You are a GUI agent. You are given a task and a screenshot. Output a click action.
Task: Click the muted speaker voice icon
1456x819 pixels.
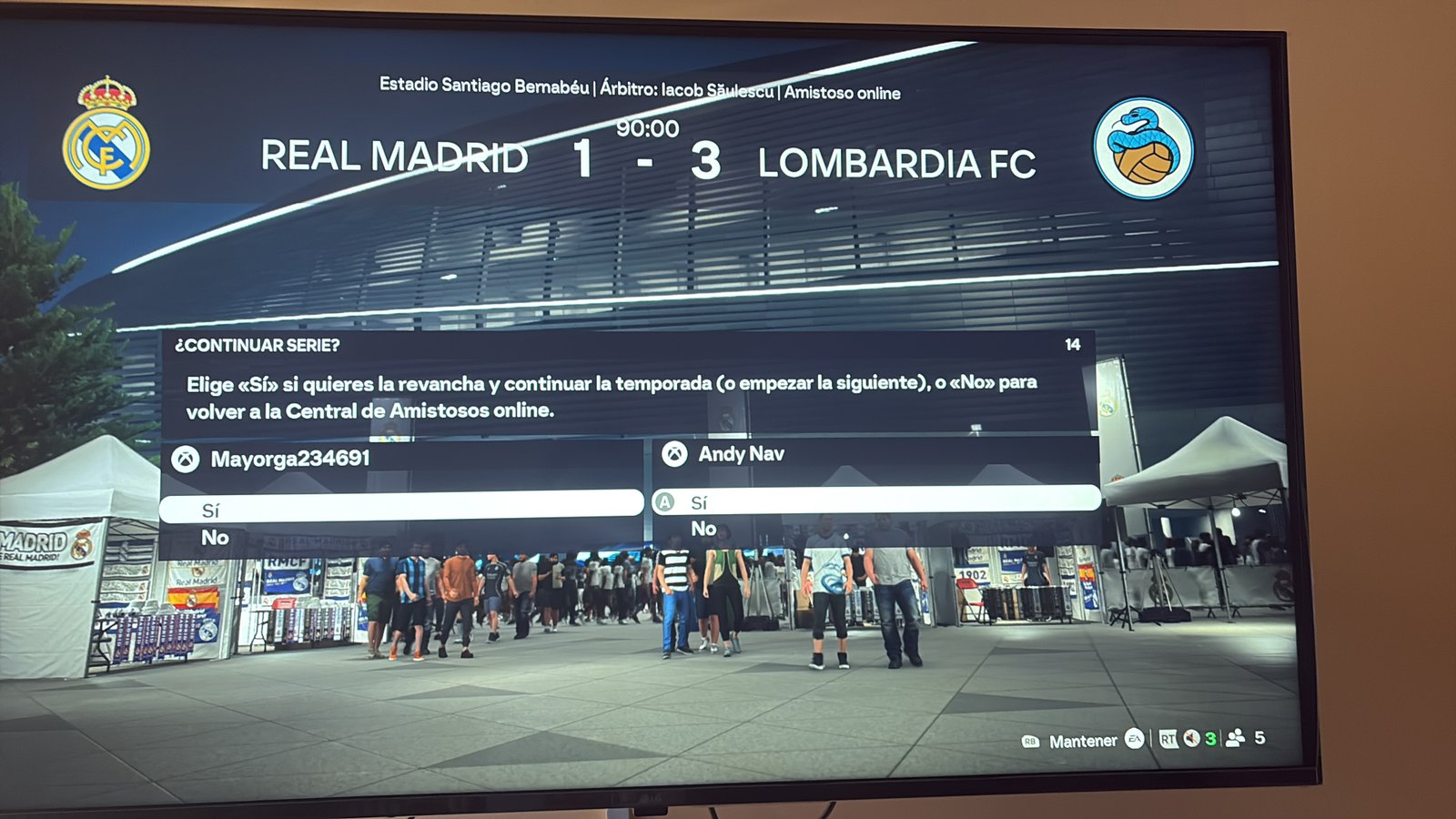[1191, 739]
